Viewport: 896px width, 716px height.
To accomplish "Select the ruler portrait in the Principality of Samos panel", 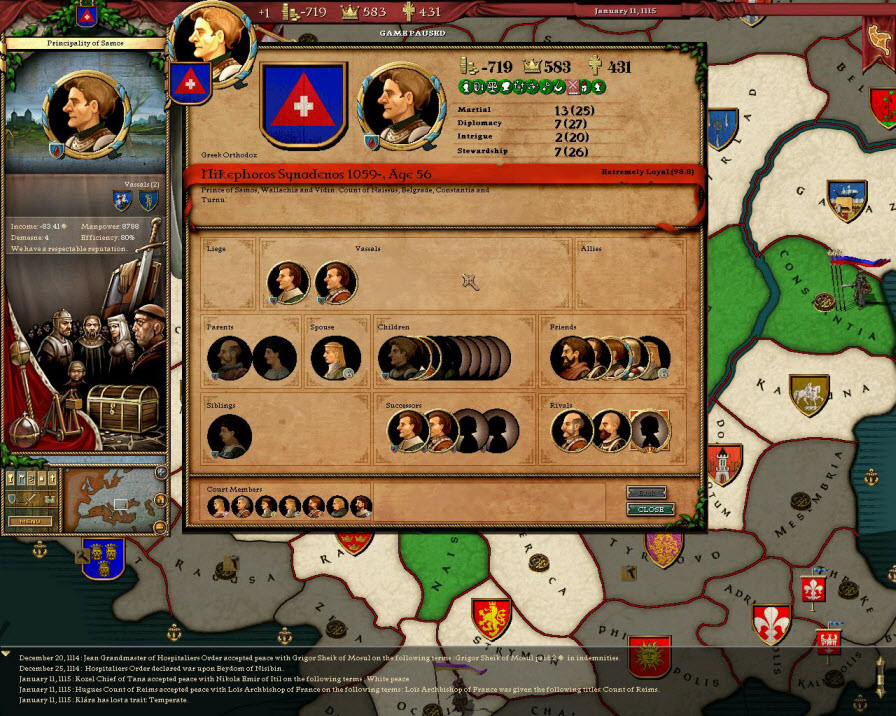I will [x=87, y=114].
